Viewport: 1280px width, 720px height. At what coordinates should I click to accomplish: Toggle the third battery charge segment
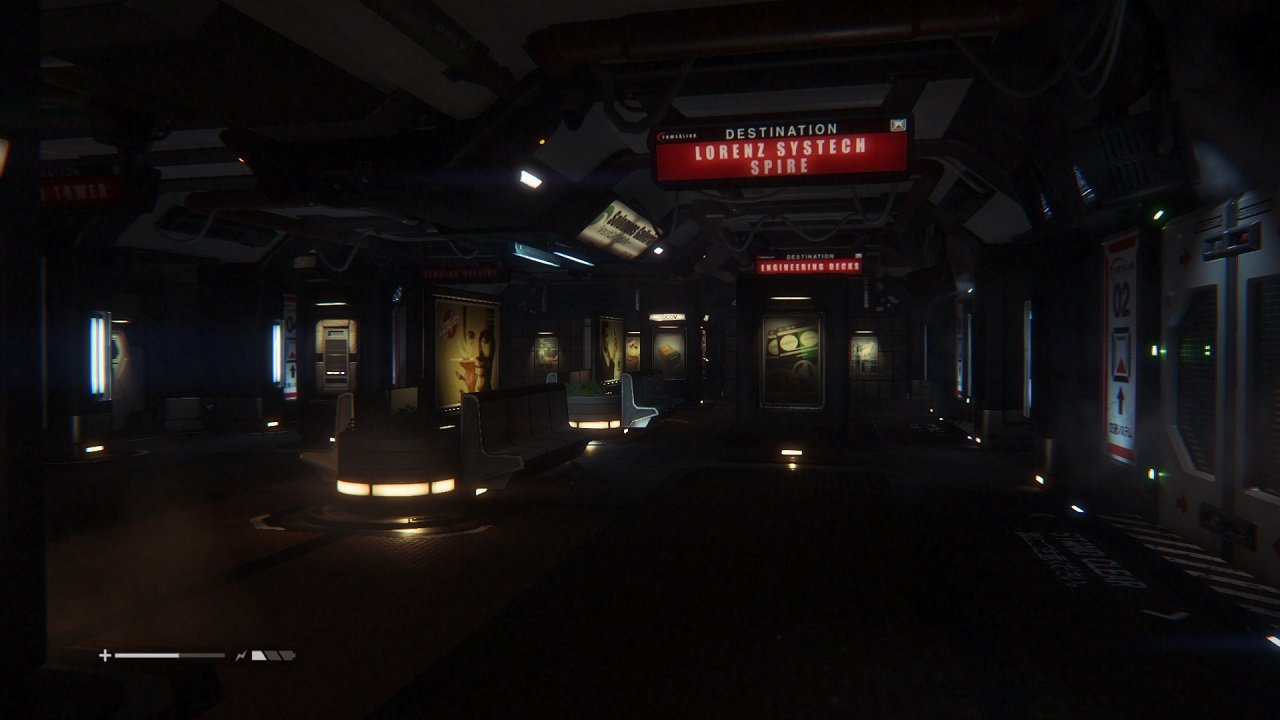(287, 655)
